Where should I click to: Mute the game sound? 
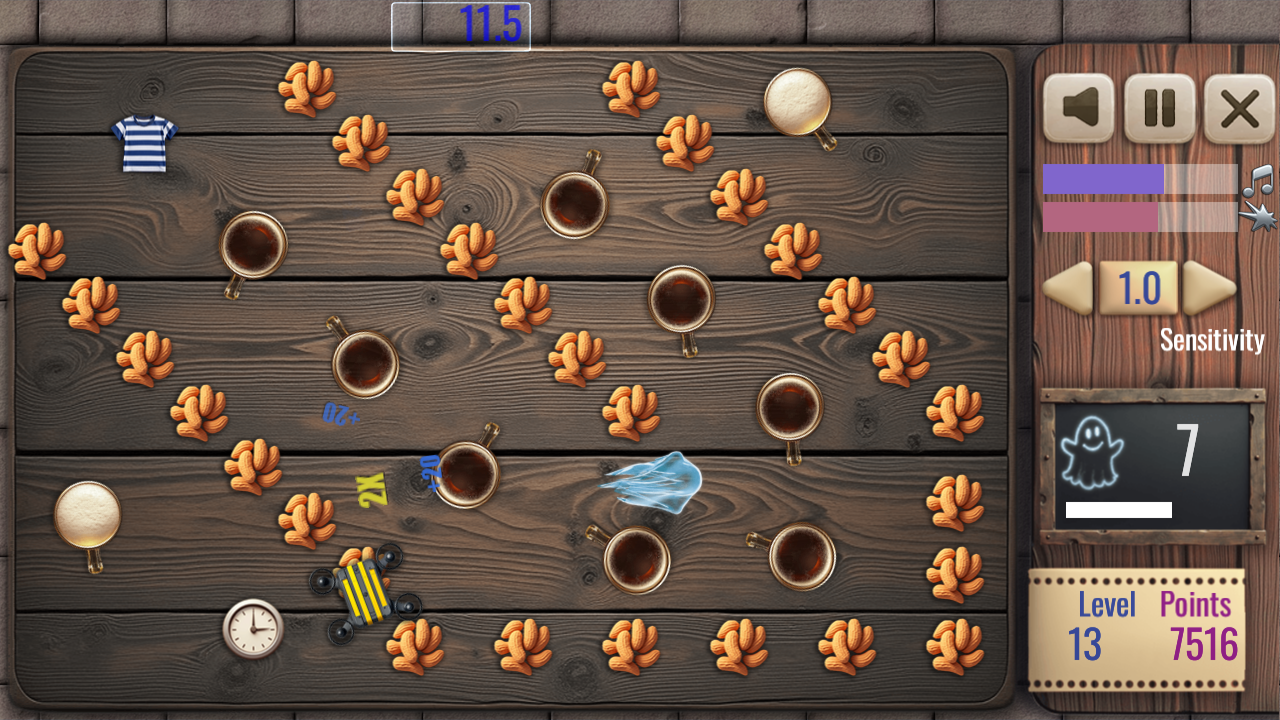1080,109
